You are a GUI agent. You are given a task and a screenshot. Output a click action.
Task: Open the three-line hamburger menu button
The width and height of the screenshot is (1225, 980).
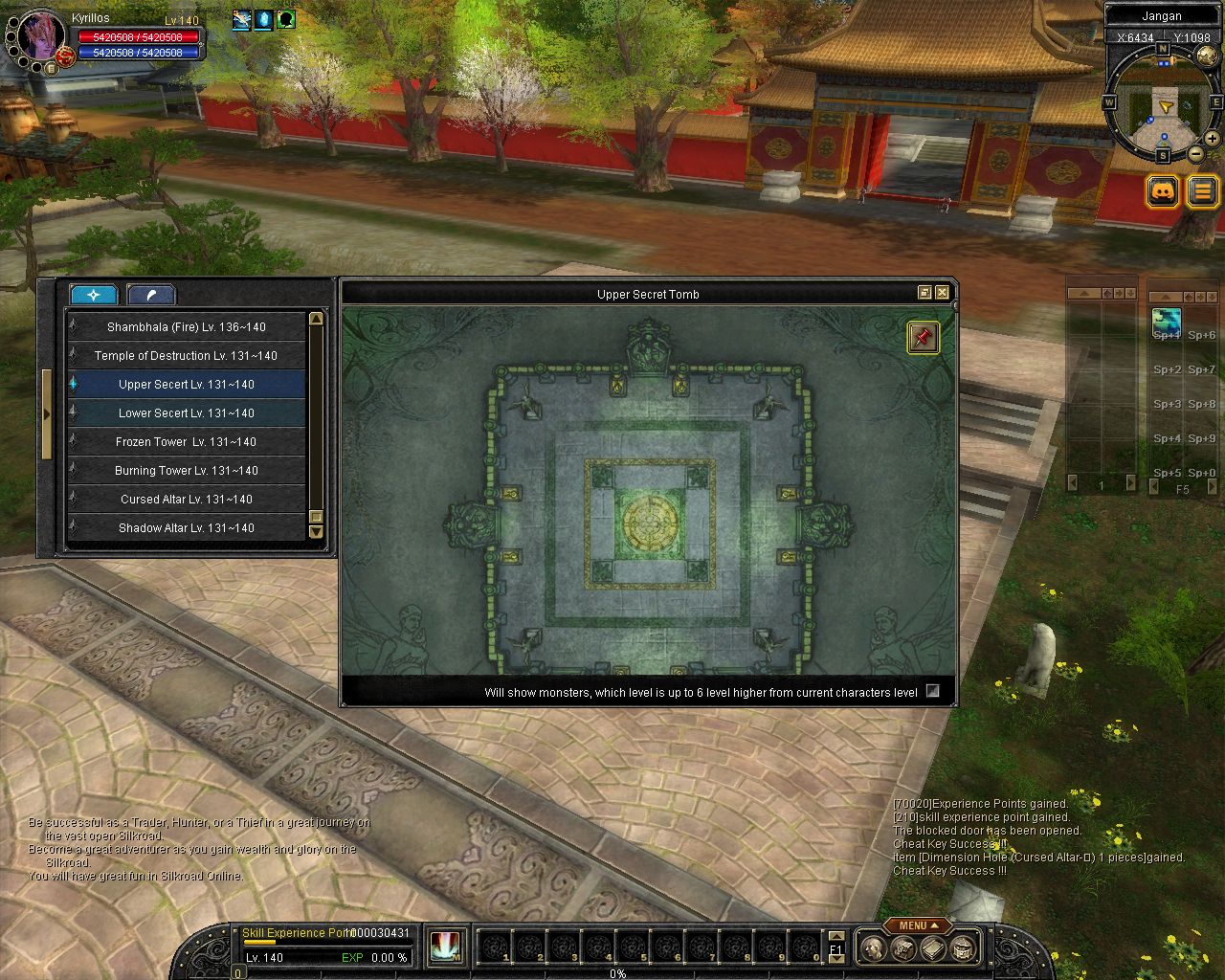(1203, 191)
